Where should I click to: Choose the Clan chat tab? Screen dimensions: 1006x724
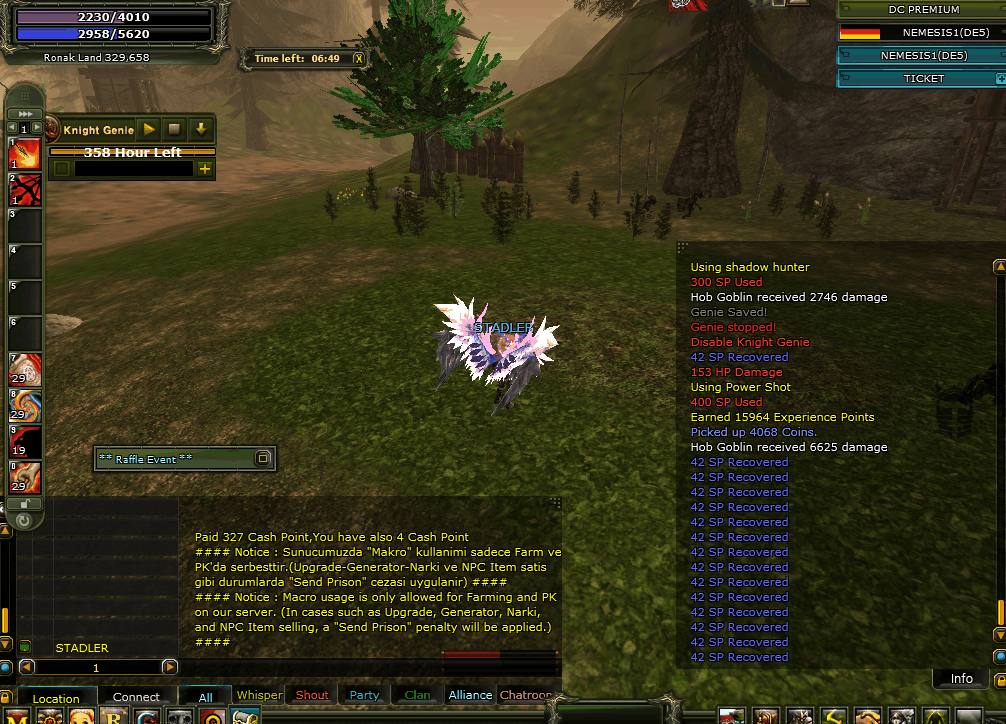click(418, 695)
